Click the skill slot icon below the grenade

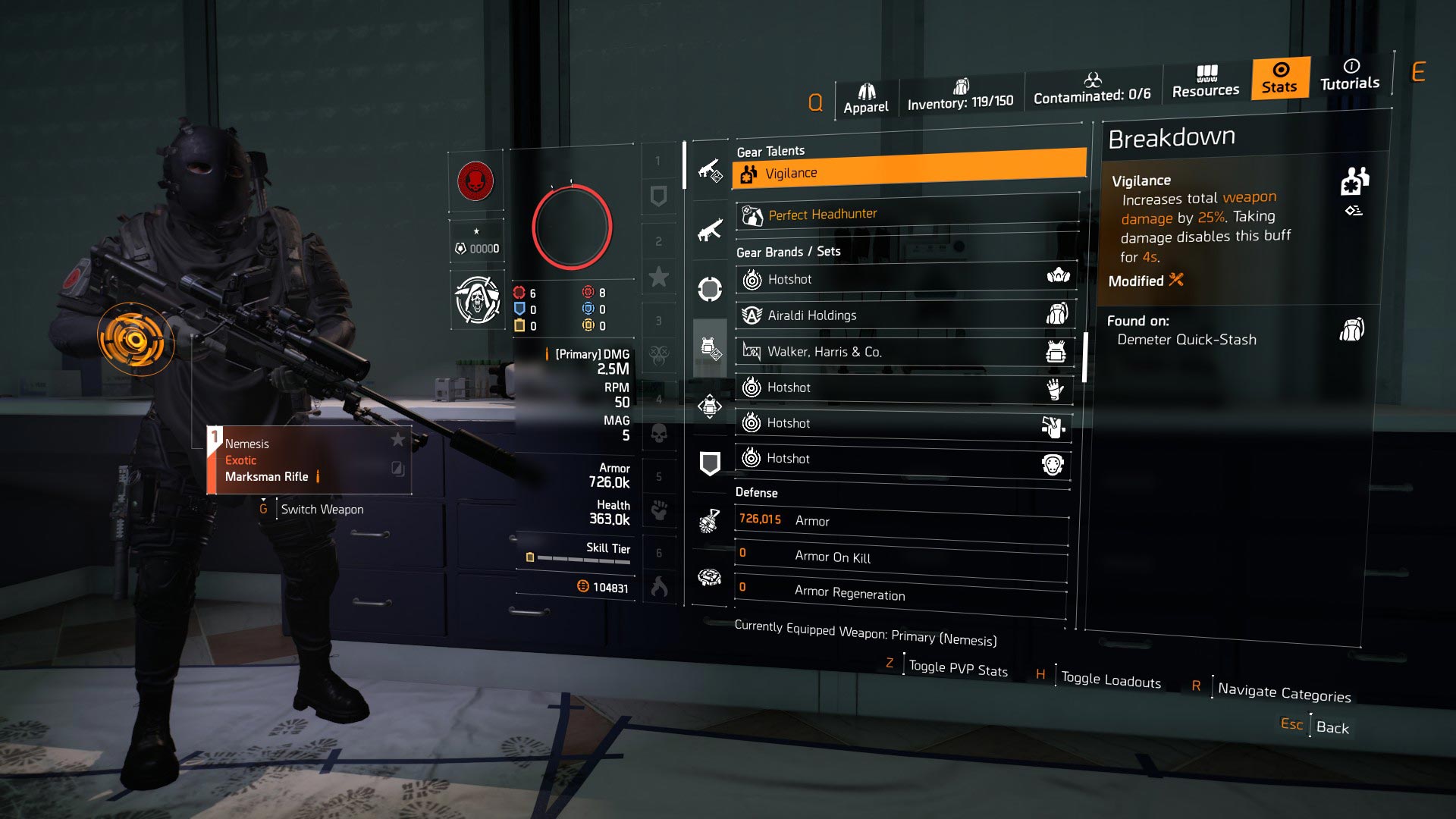click(709, 576)
